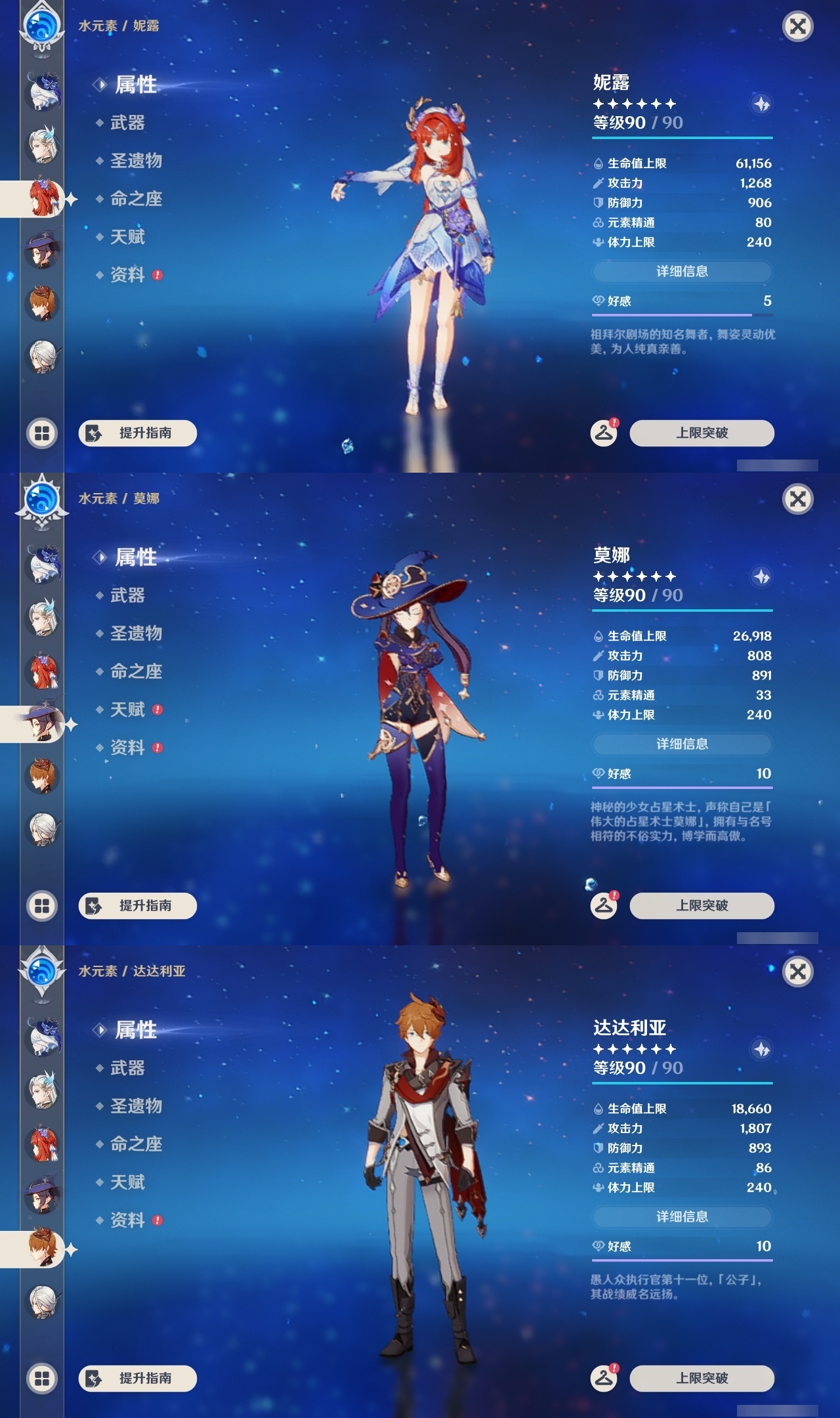Open the 提升指南 guide panel

point(136,433)
